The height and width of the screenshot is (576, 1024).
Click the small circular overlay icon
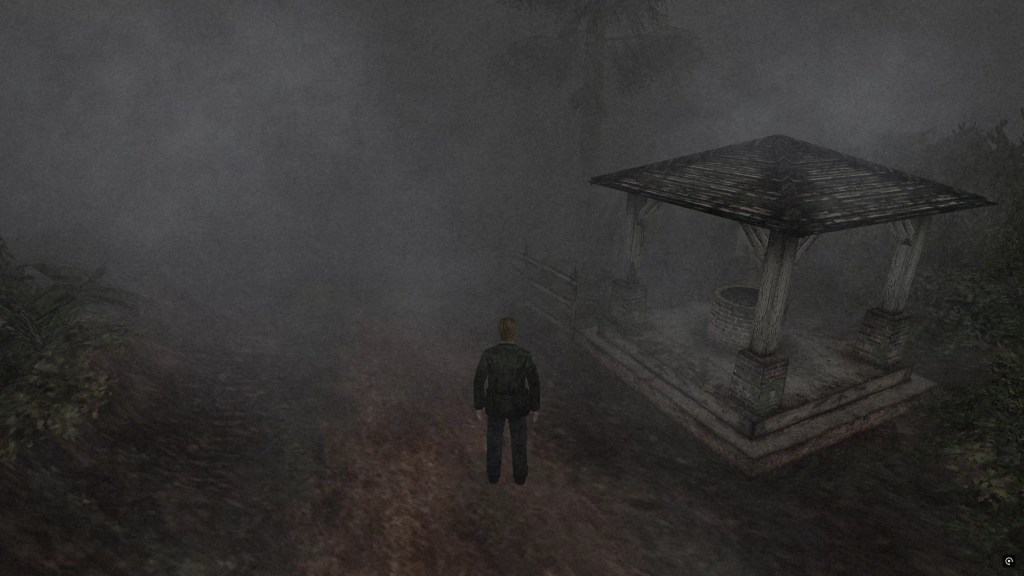[x=1009, y=561]
